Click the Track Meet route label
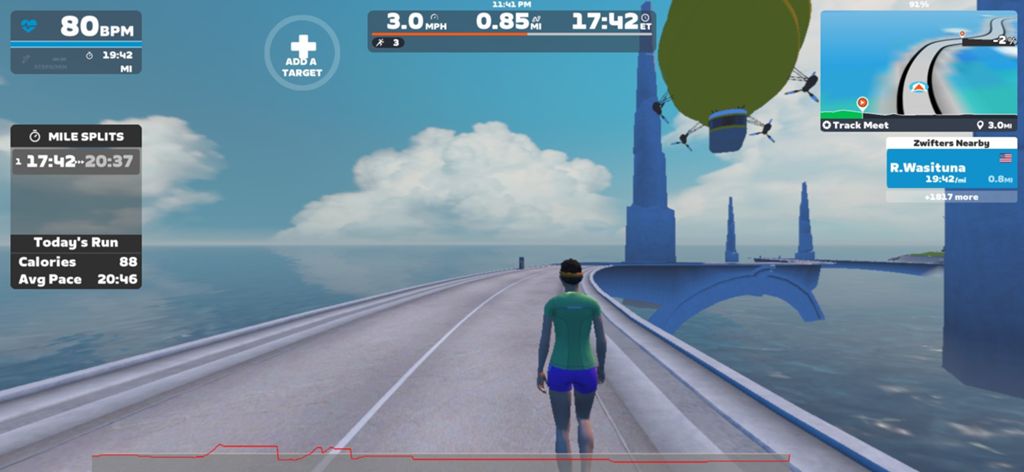Viewport: 1024px width, 472px height. coord(858,125)
